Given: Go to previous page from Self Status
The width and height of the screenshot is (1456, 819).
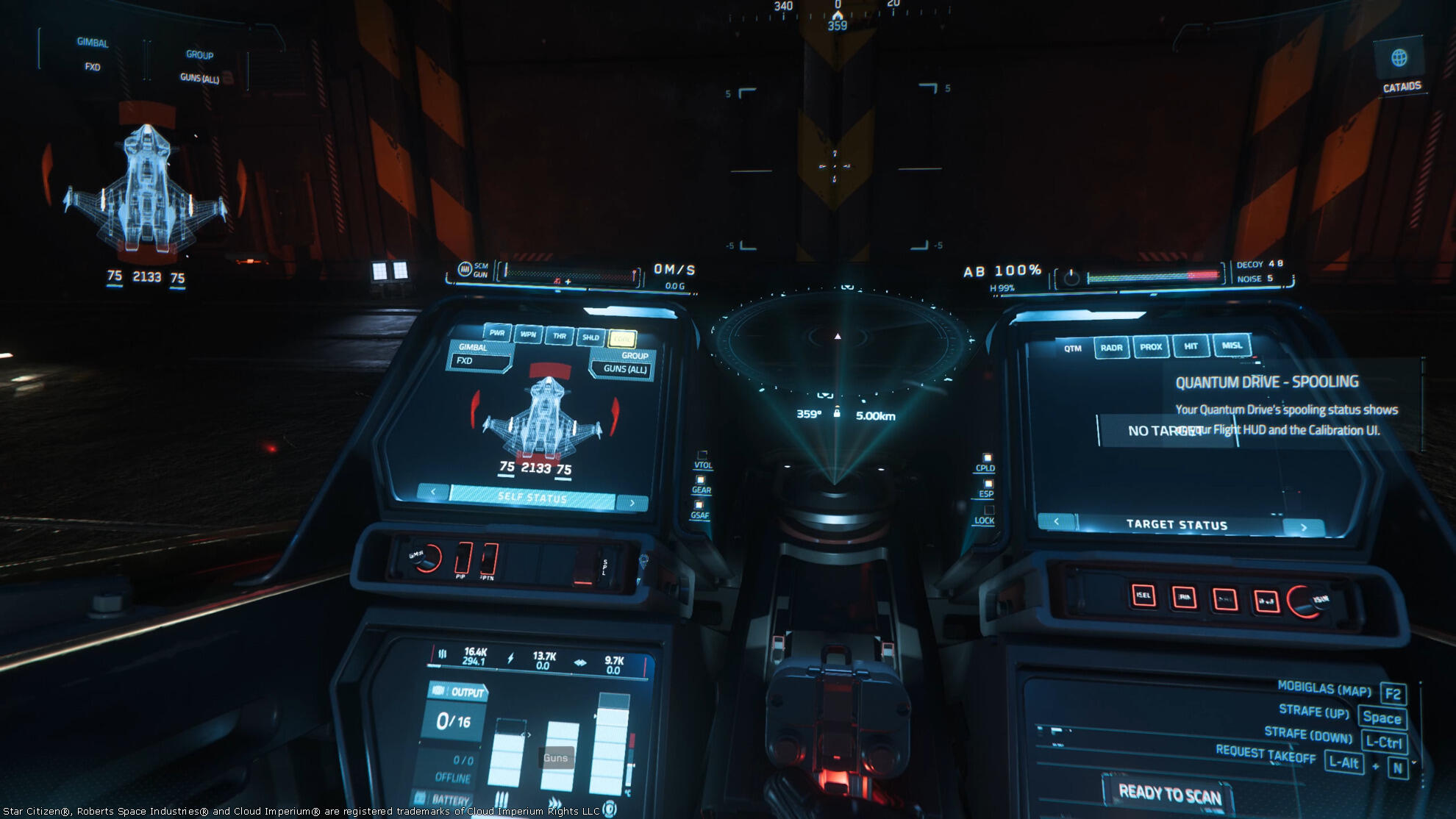Looking at the screenshot, I should [433, 491].
